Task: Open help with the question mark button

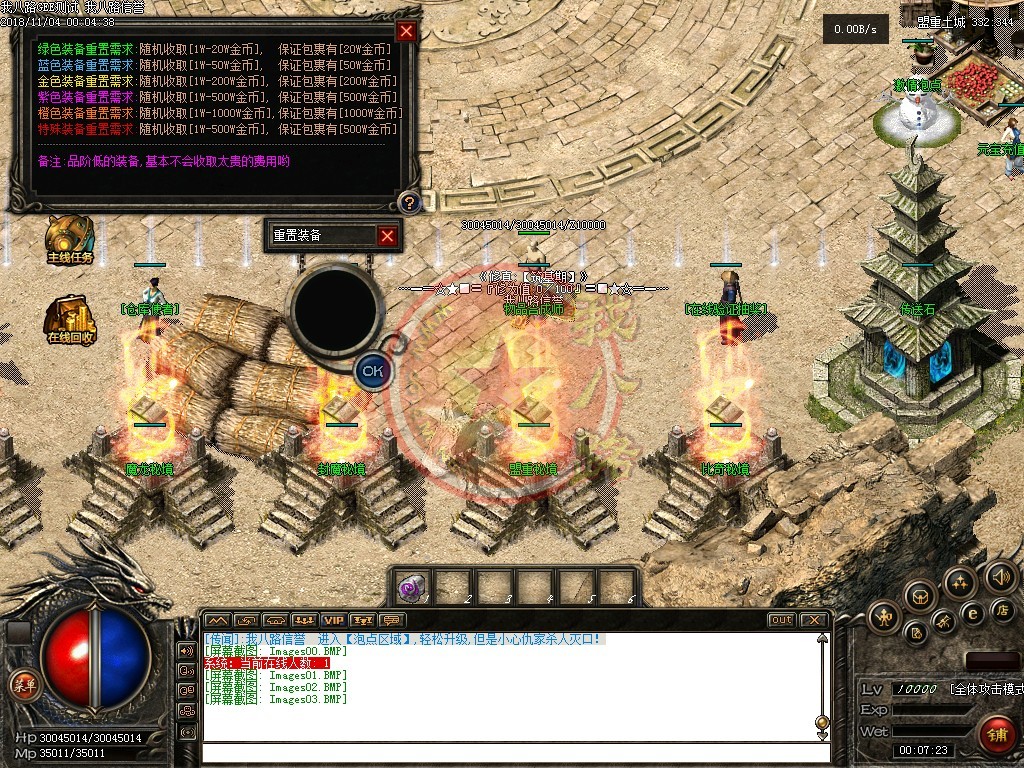Action: (x=409, y=203)
